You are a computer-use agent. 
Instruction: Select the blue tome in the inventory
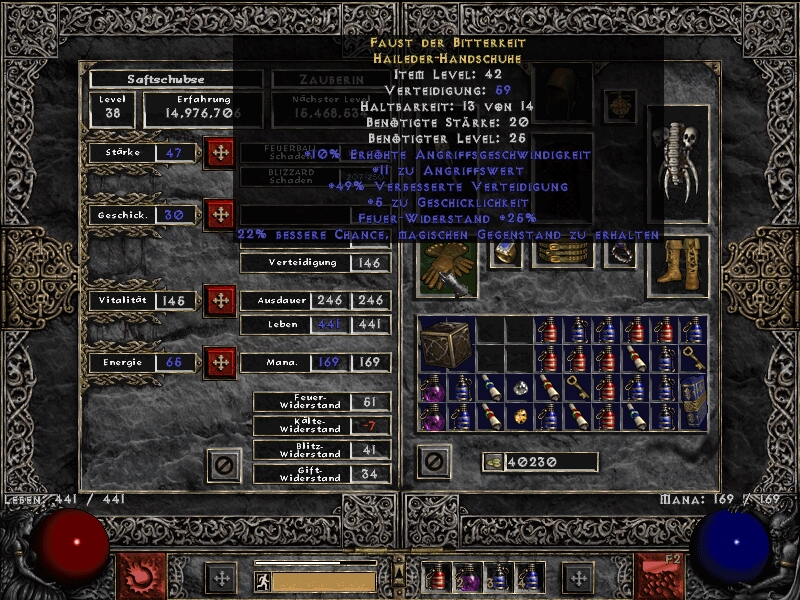click(x=693, y=402)
